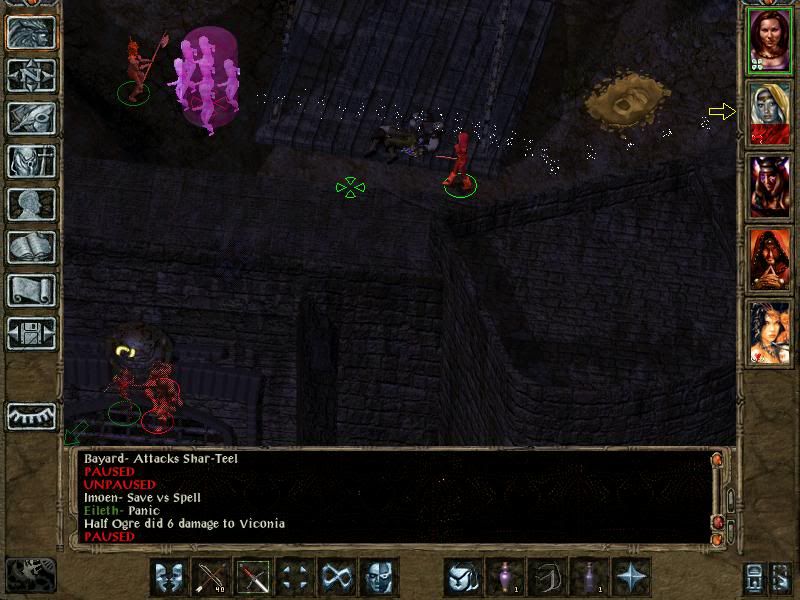Return to game with the top sidebar button
Viewport: 800px width, 600px height.
[x=31, y=32]
